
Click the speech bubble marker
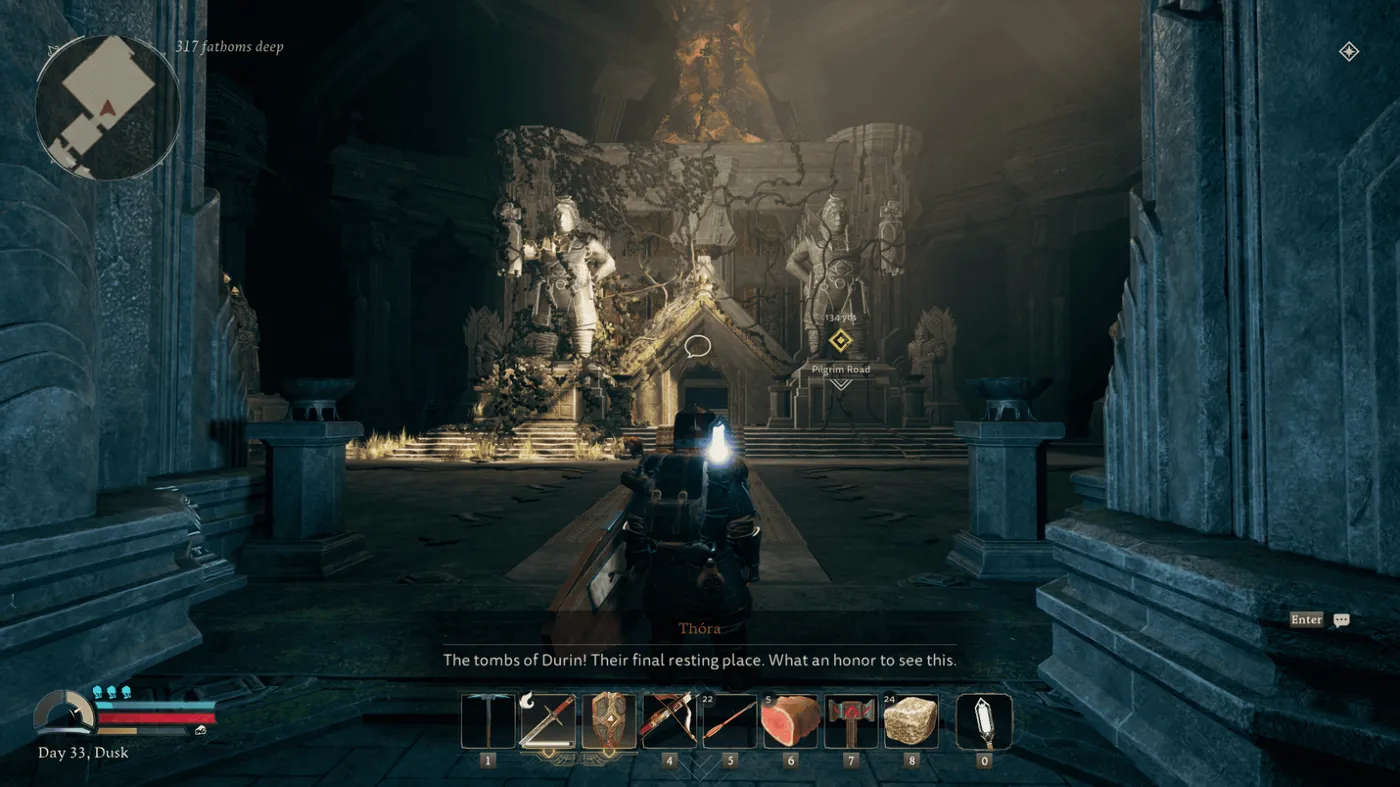pos(698,347)
